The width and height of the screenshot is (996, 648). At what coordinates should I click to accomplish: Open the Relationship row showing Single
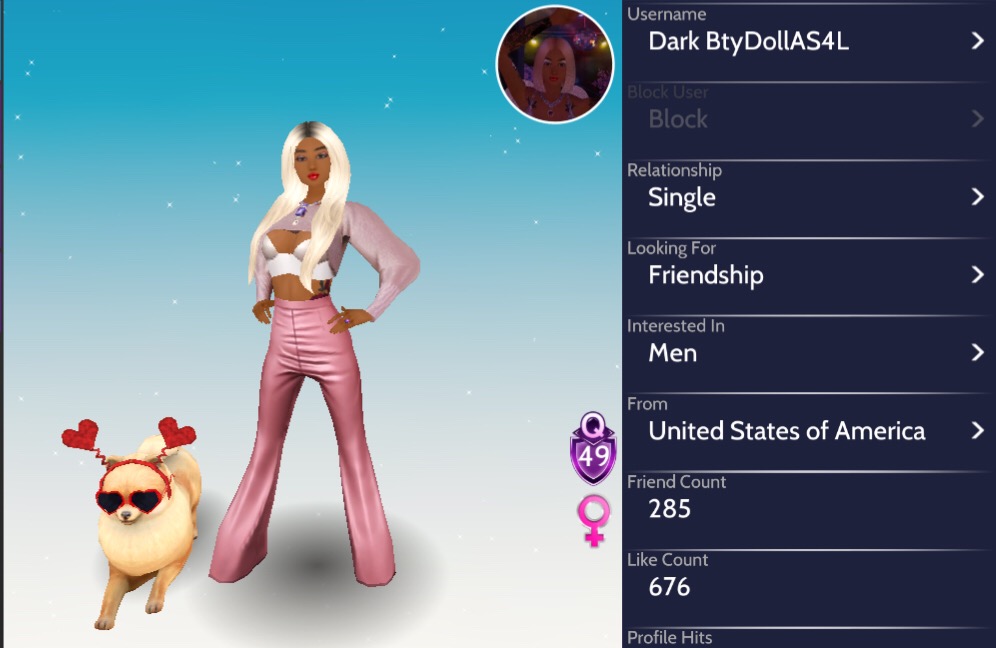[808, 197]
